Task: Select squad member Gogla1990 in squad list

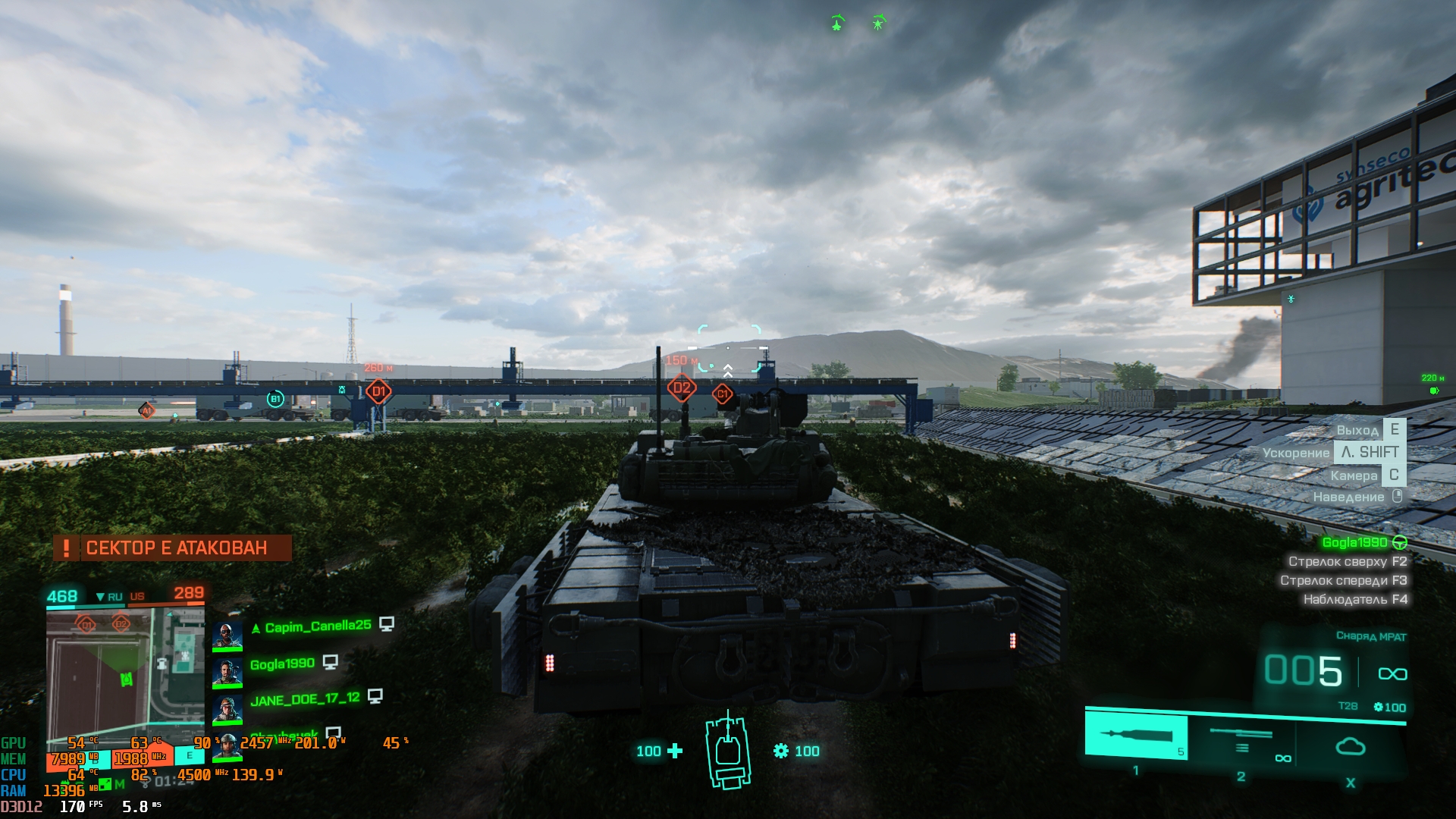Action: (x=282, y=664)
